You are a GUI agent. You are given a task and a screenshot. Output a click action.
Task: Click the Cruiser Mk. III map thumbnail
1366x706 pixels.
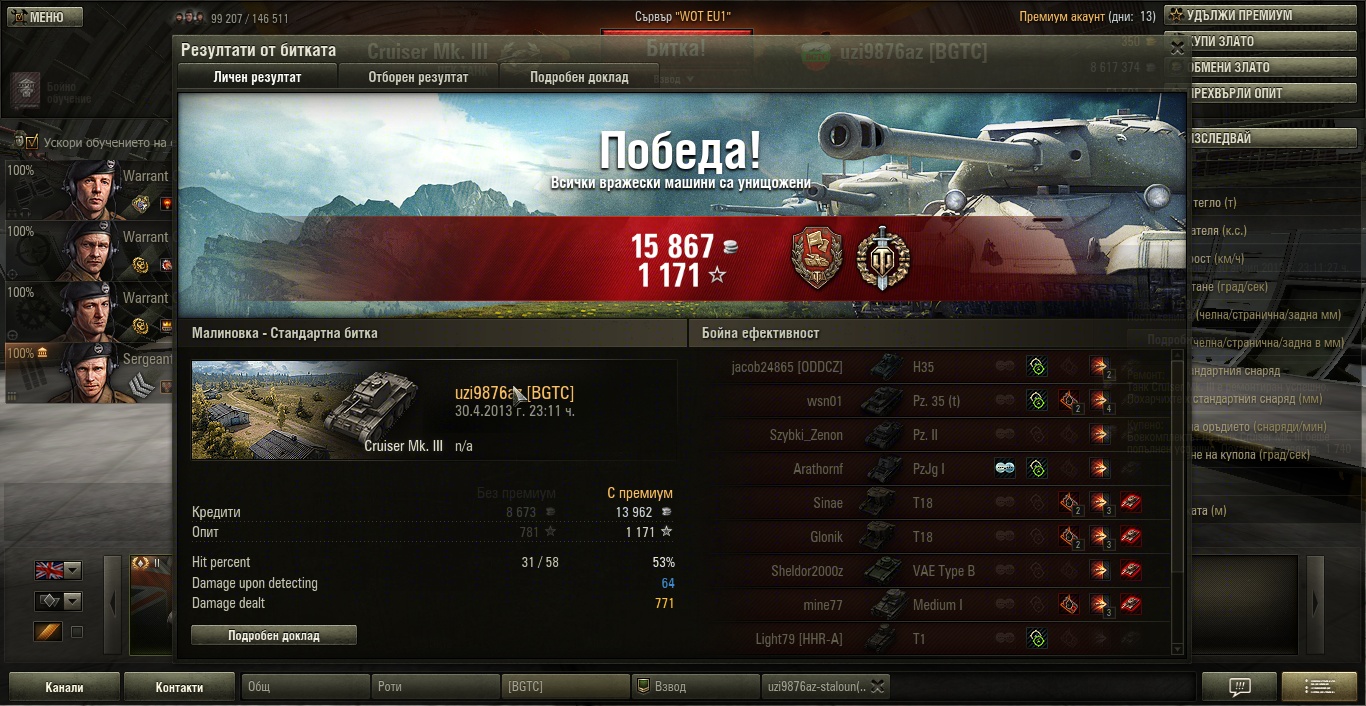point(318,410)
